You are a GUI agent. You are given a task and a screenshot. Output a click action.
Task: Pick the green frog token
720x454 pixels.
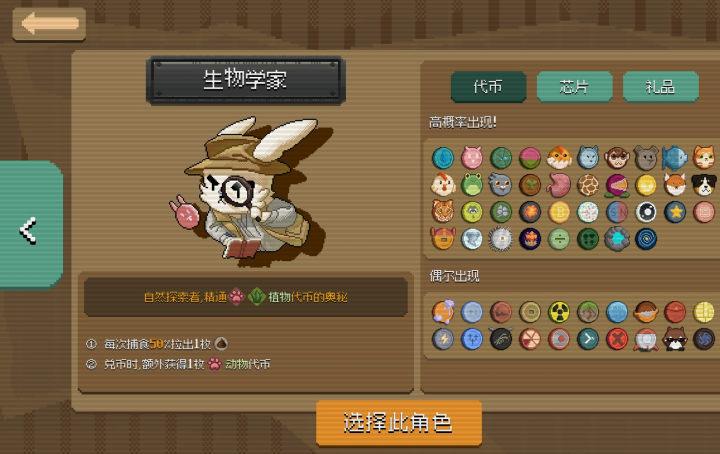[x=472, y=184]
